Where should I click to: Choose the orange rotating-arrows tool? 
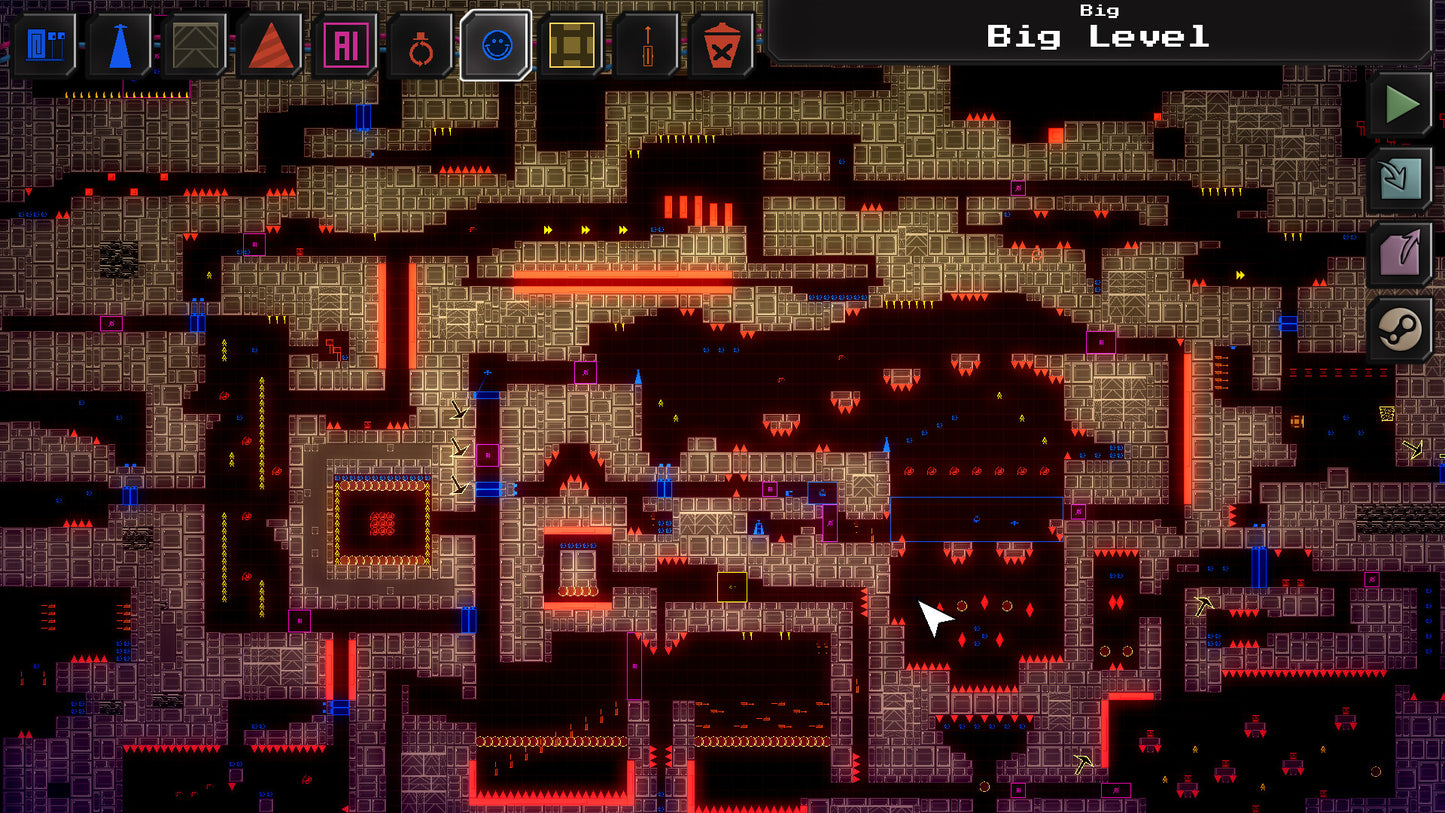click(x=420, y=45)
